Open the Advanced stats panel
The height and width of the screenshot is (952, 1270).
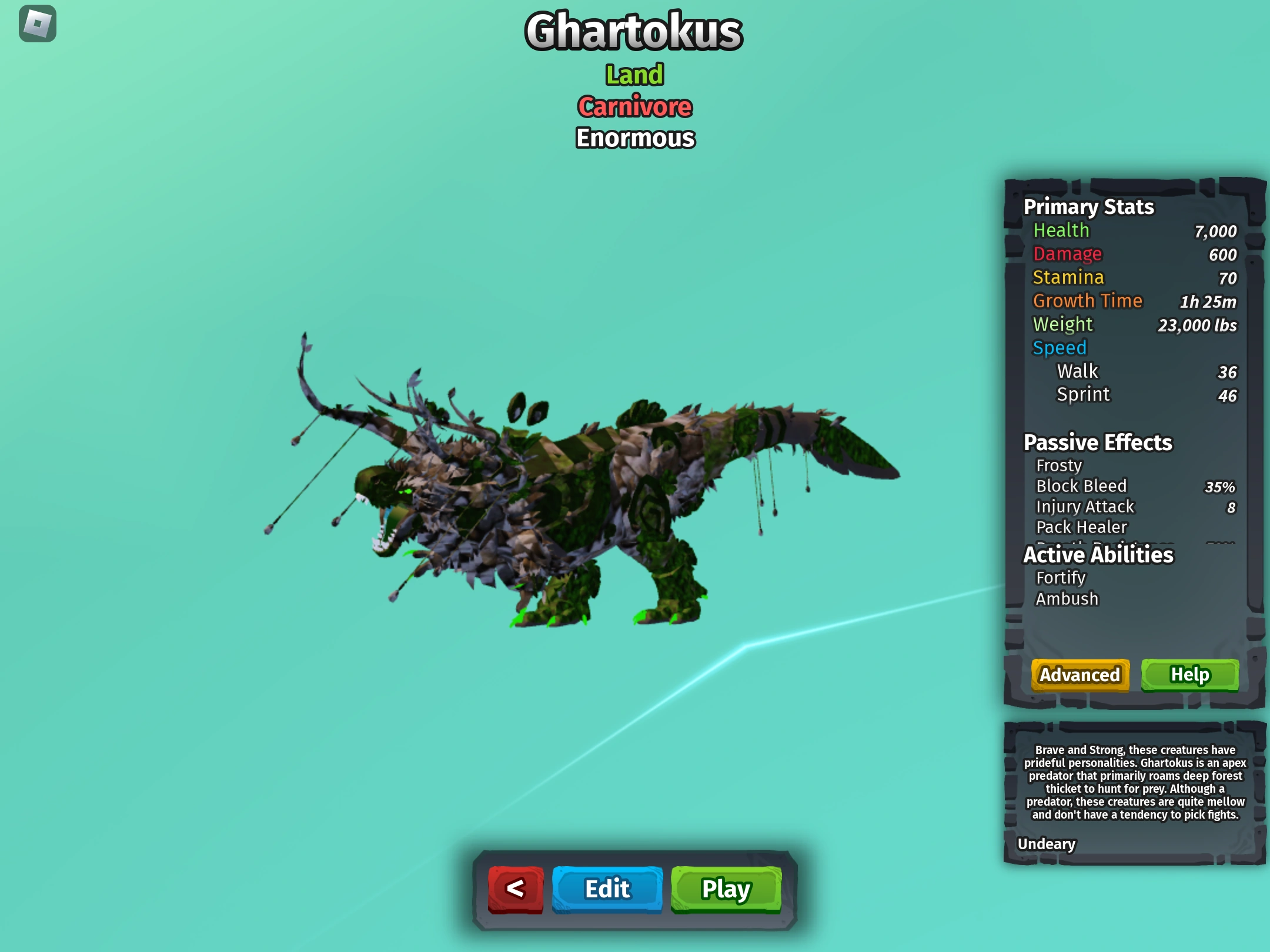pos(1079,675)
